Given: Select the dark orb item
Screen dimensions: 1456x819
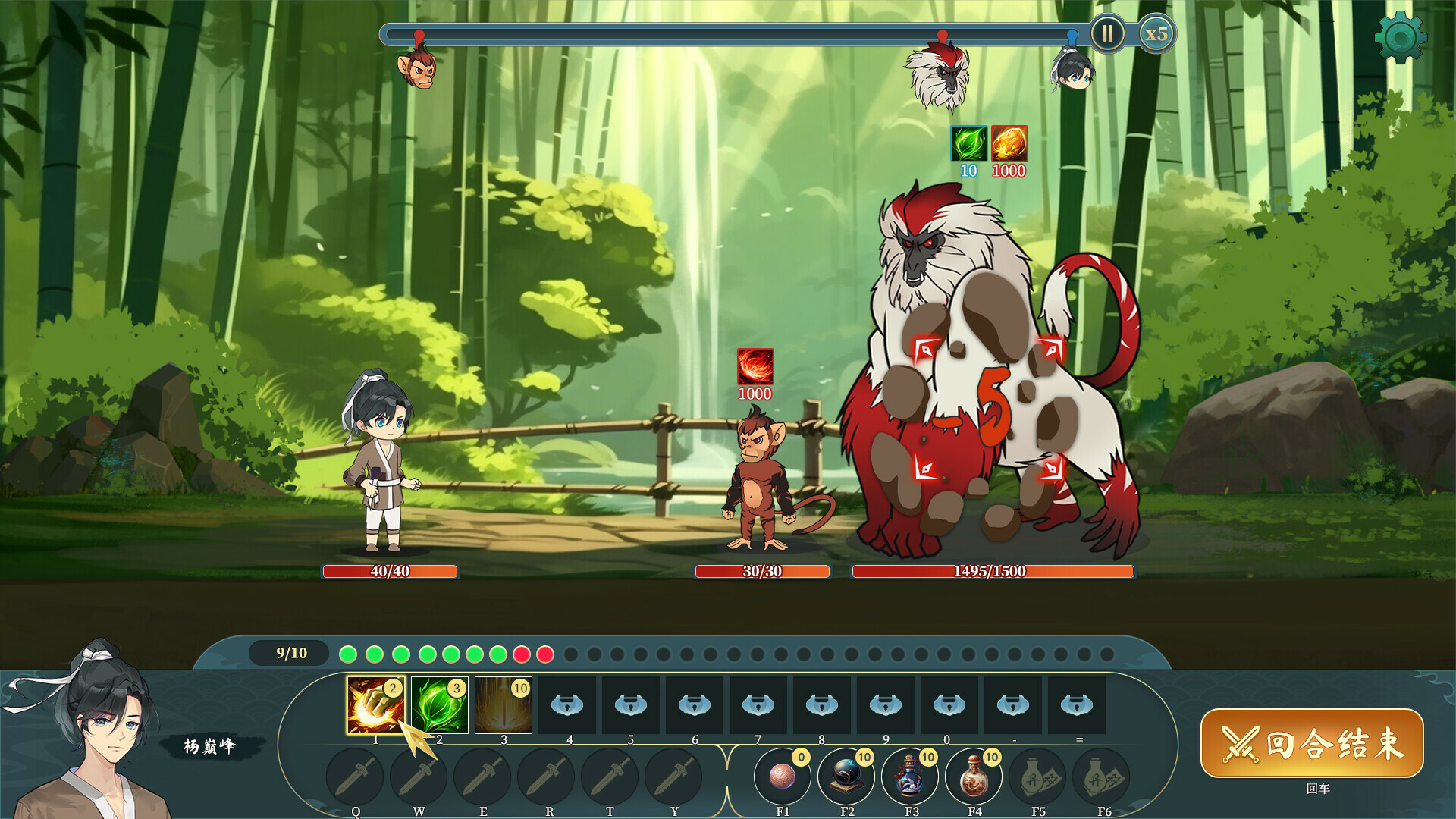Looking at the screenshot, I should click(846, 777).
